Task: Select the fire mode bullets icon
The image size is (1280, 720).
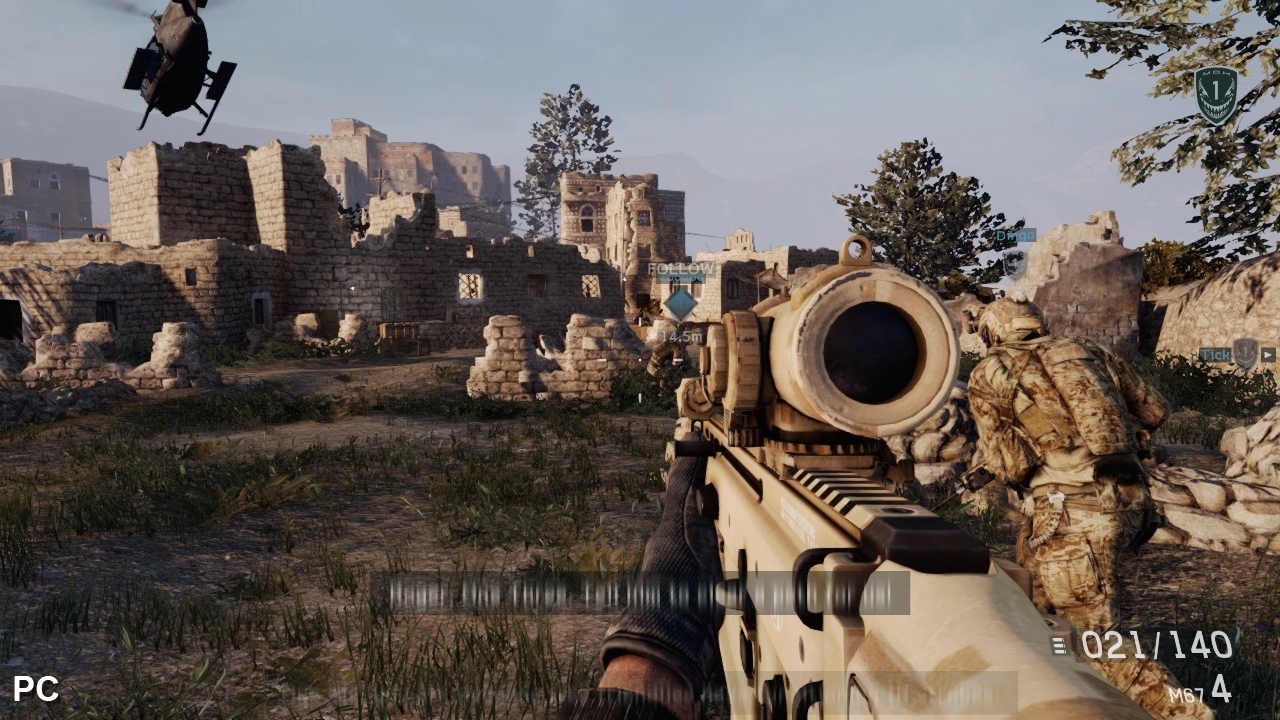Action: point(1059,646)
